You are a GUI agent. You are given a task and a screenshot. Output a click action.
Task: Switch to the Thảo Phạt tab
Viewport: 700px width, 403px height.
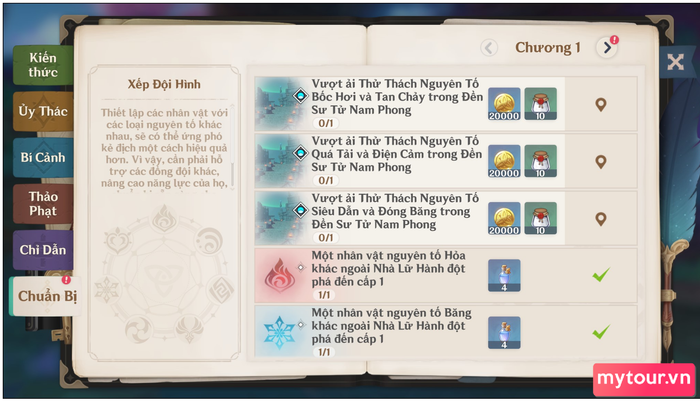[x=43, y=203]
